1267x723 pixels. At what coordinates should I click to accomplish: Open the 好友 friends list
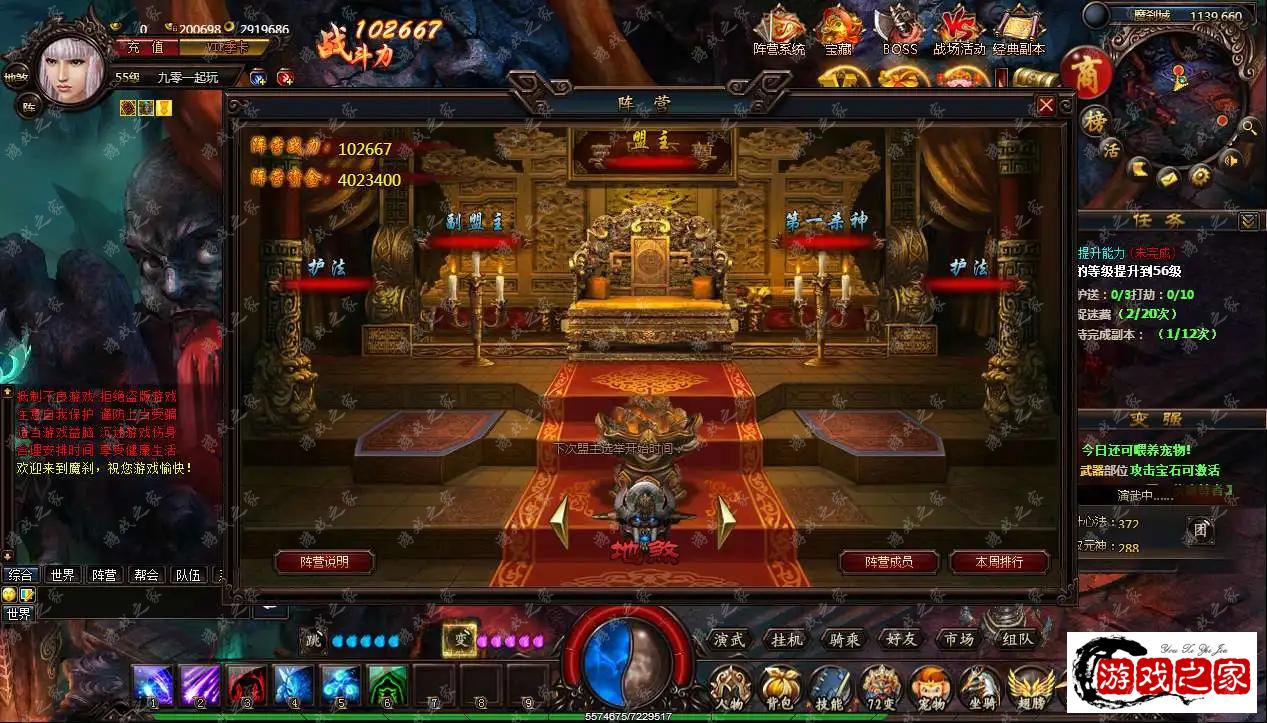[901, 640]
